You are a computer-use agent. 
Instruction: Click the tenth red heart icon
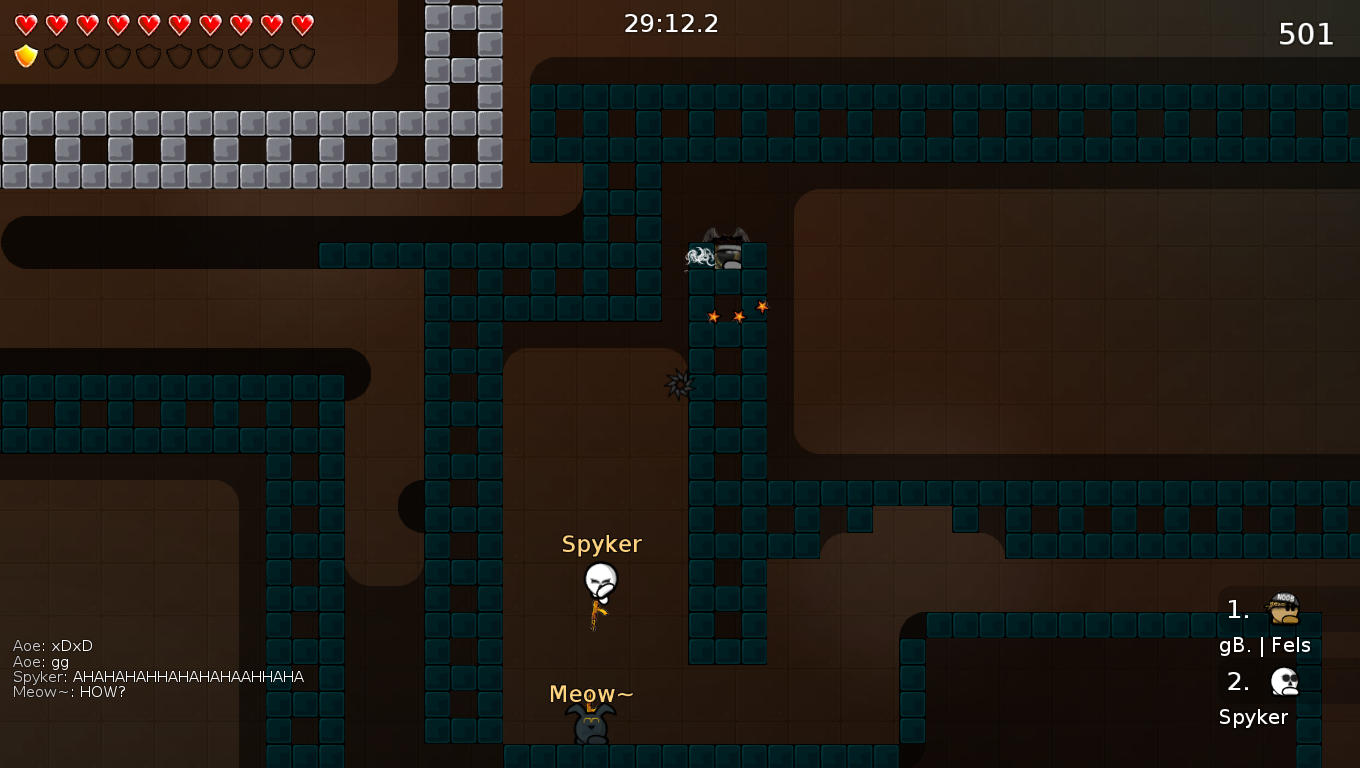[301, 23]
